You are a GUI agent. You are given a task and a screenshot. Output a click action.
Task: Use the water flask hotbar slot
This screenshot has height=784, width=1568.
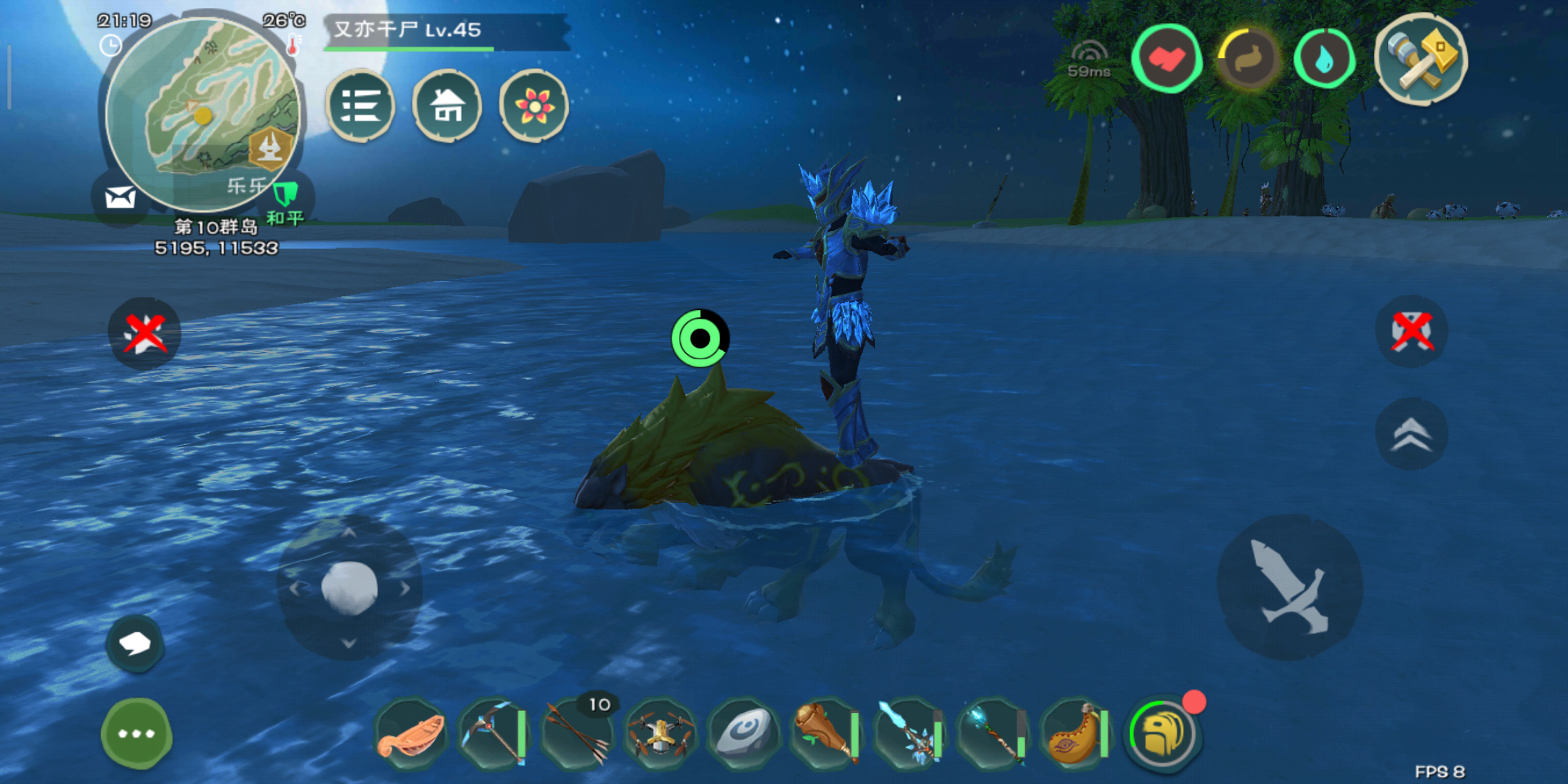tap(1075, 735)
